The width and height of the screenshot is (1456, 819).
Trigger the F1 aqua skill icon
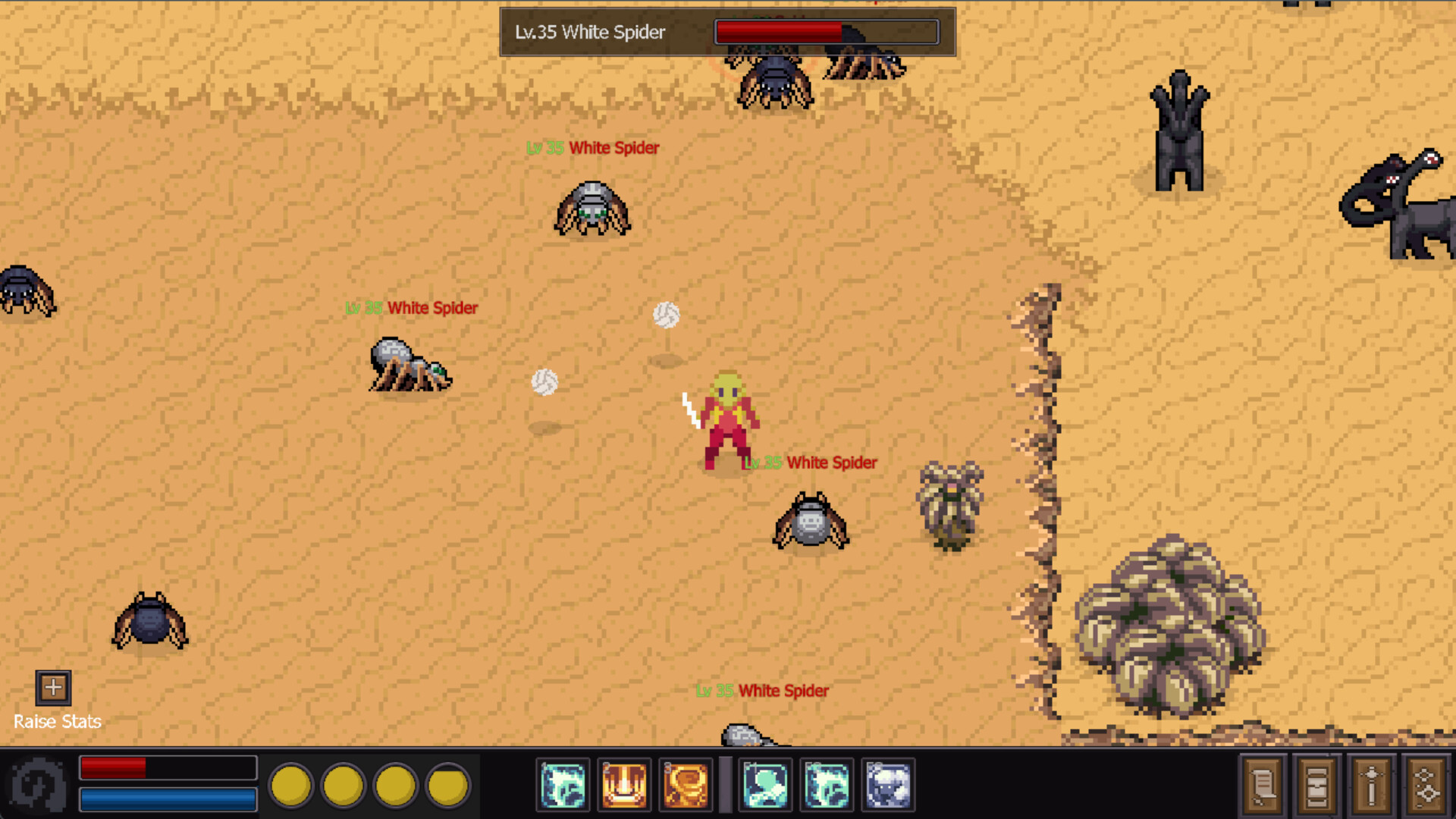click(765, 785)
